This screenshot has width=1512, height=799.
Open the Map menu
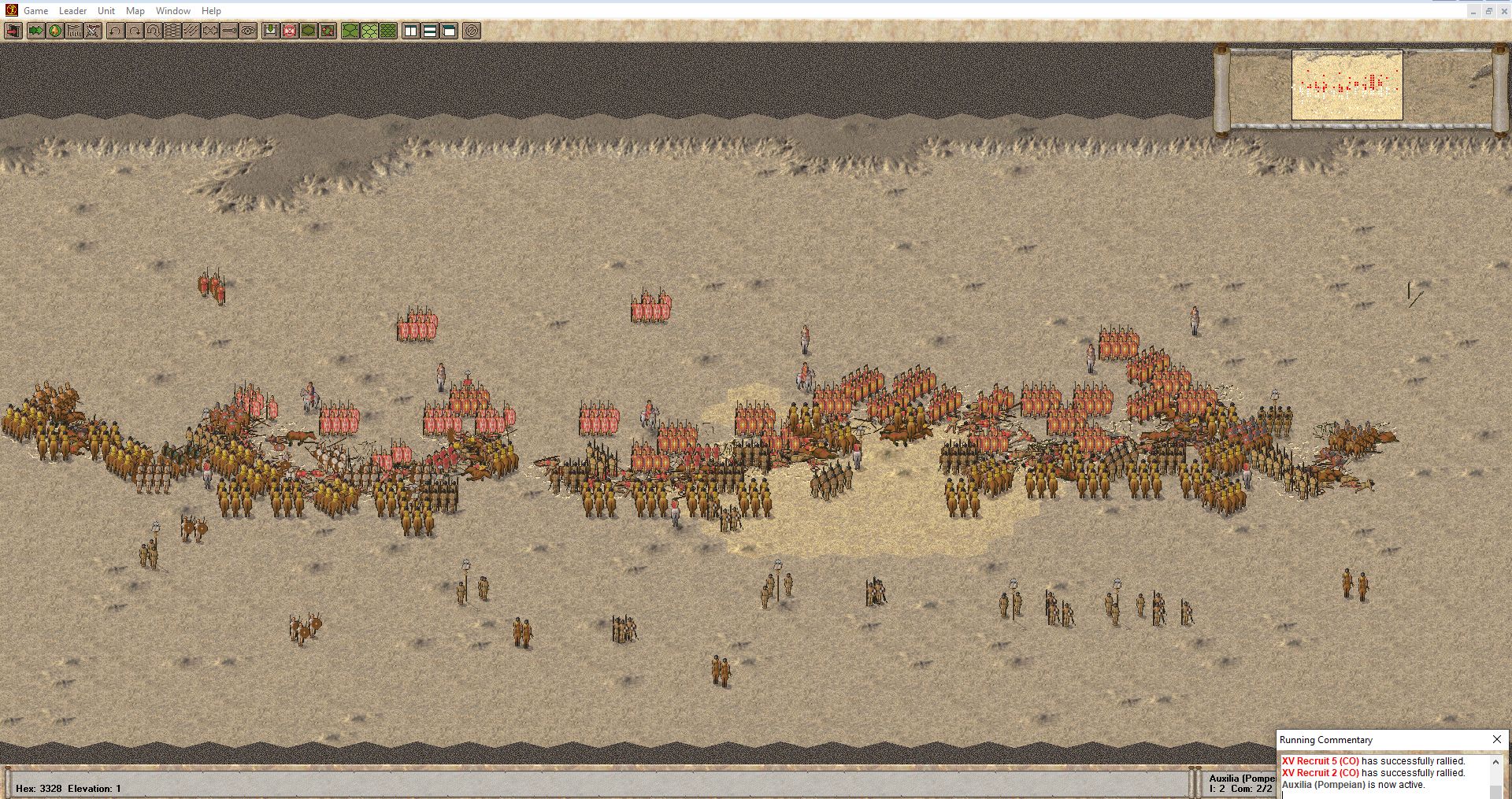click(135, 11)
